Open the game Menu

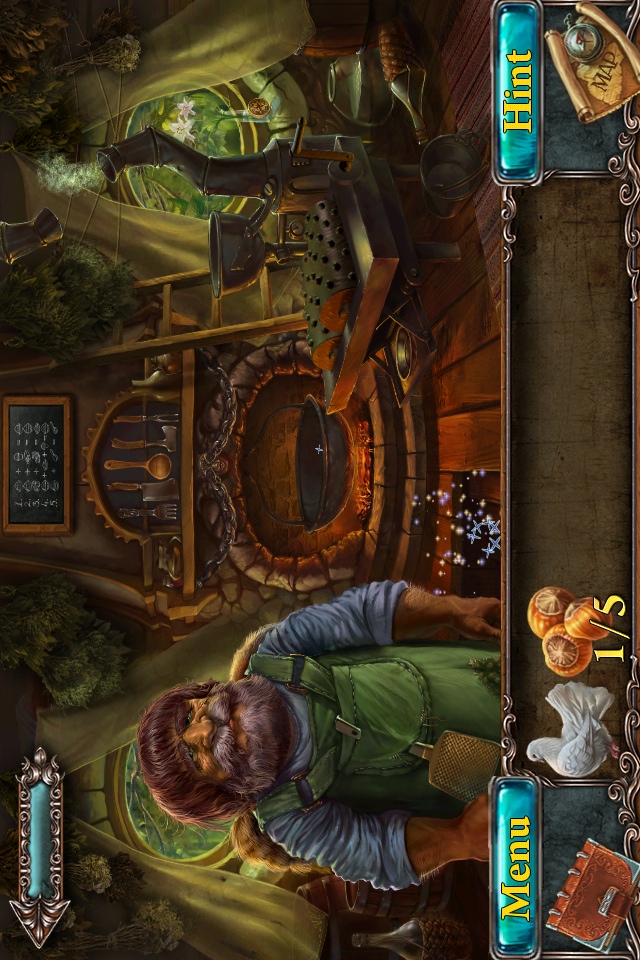(x=517, y=866)
